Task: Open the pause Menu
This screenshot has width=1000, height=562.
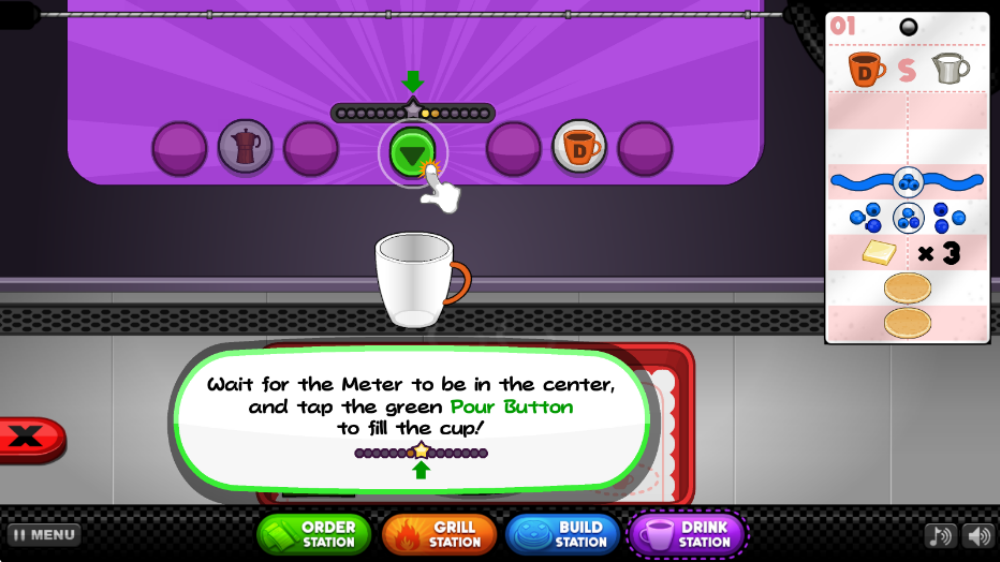Action: (44, 535)
